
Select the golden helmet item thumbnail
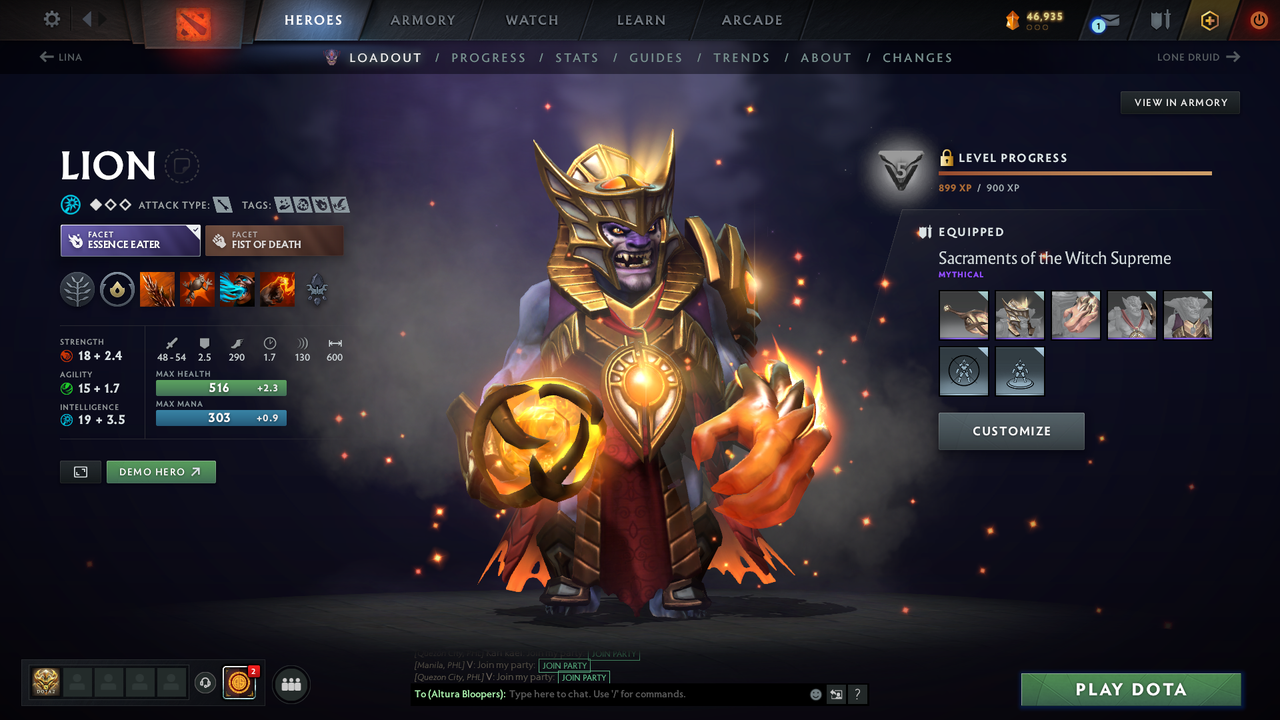pyautogui.click(x=1019, y=315)
